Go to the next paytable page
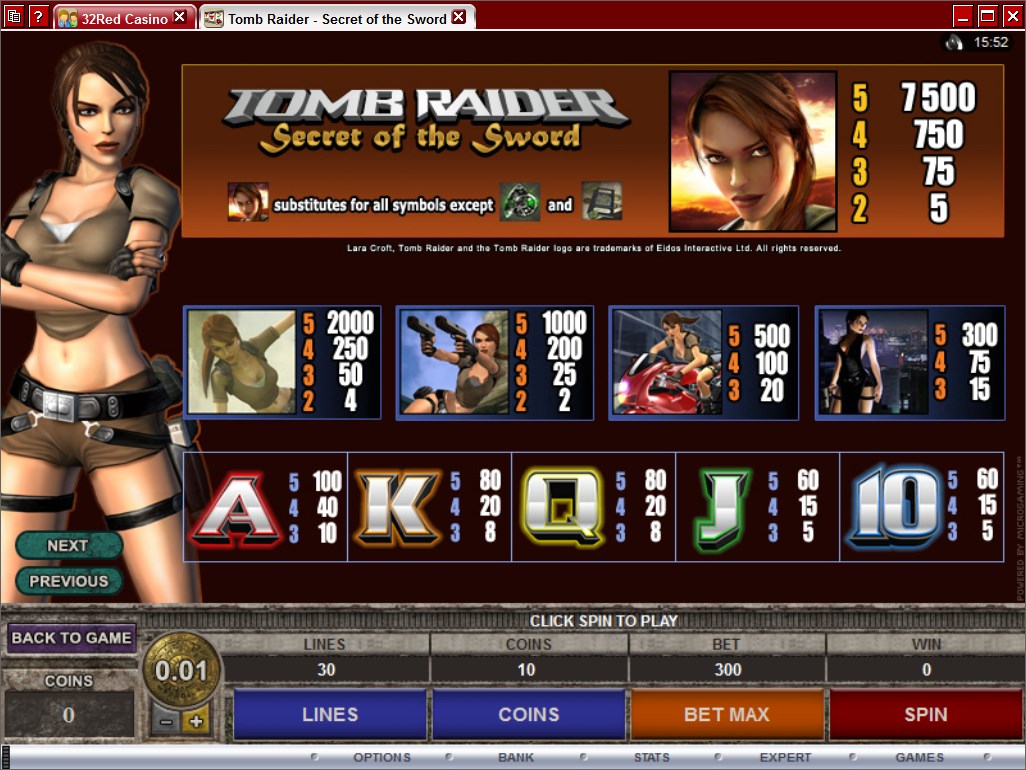 point(68,545)
